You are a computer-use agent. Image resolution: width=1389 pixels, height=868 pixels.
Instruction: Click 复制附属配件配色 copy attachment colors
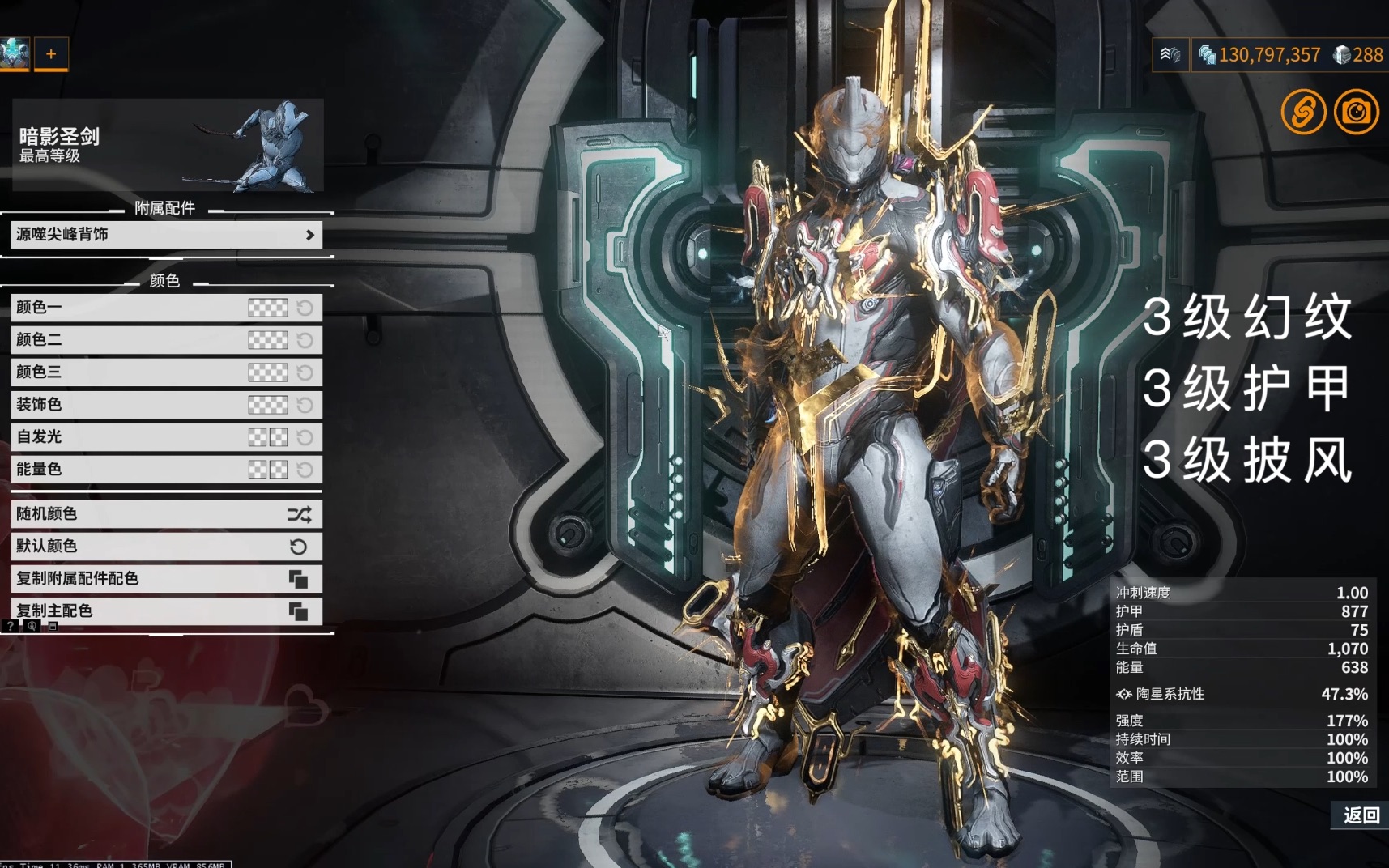[166, 579]
